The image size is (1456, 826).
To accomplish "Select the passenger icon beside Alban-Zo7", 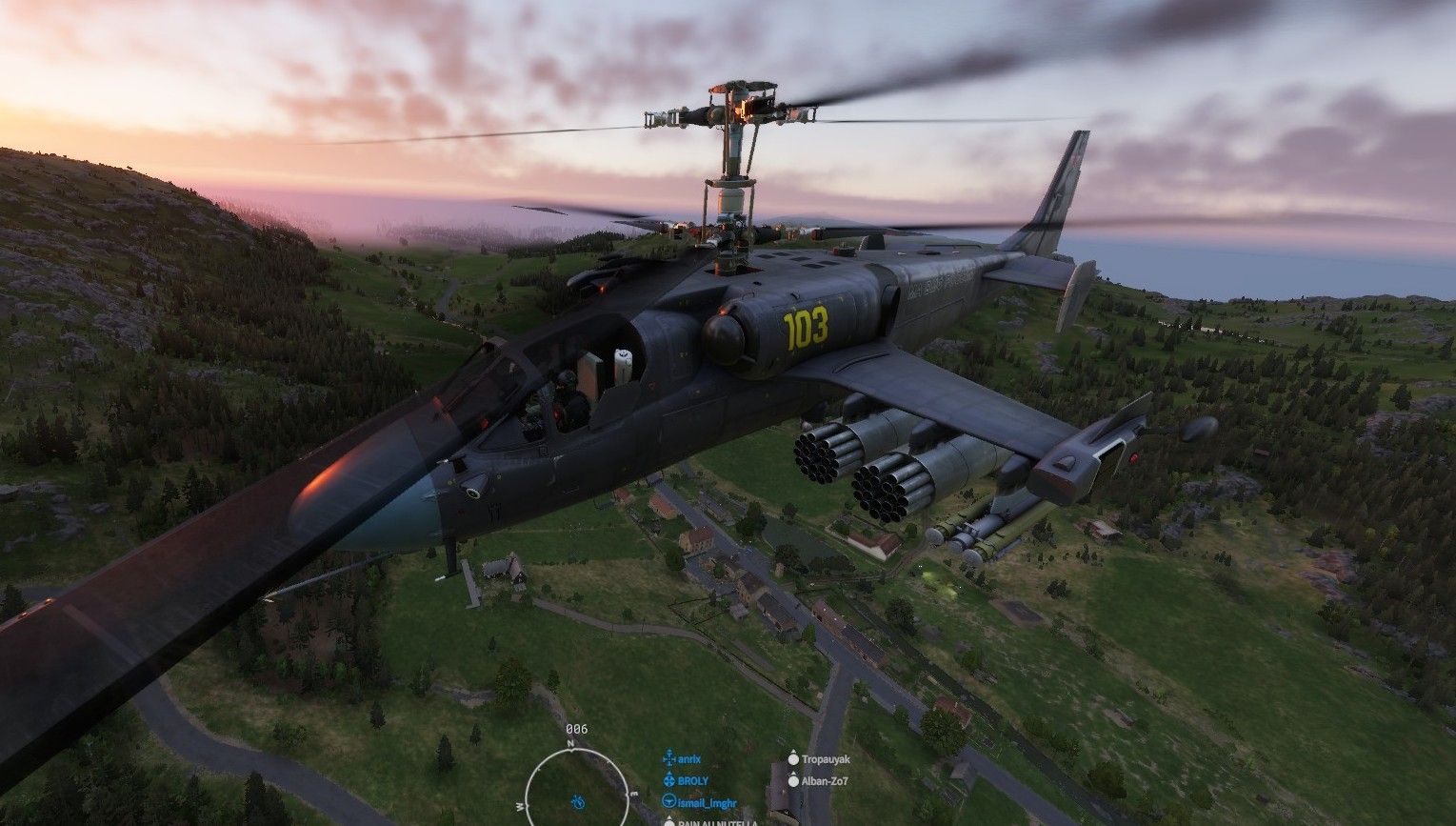I will point(792,782).
